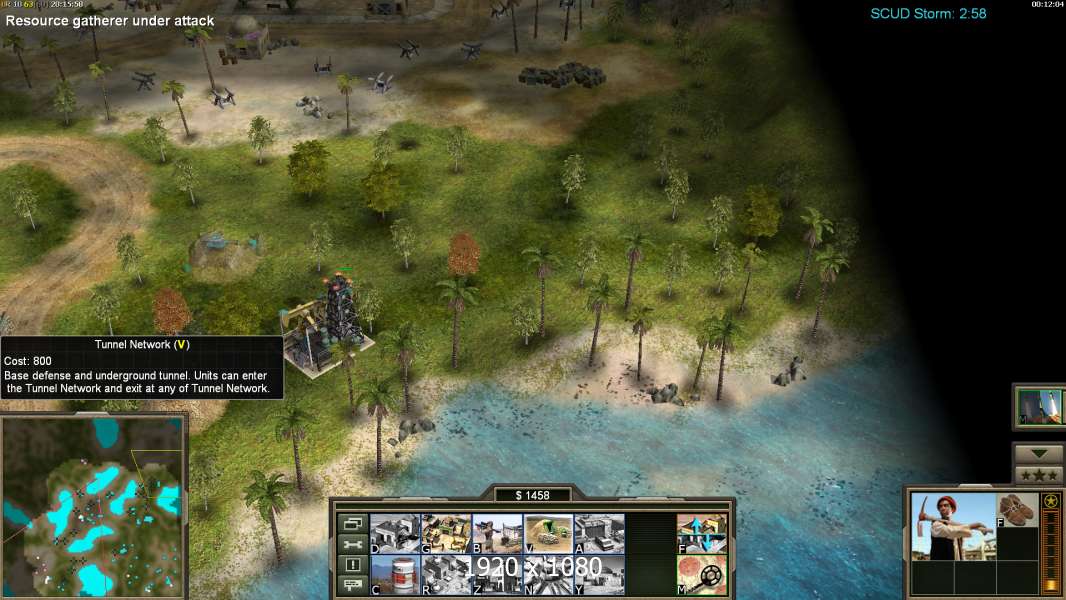Activate the SCUD Storm missile shortcut
The width and height of the screenshot is (1066, 600).
1039,407
